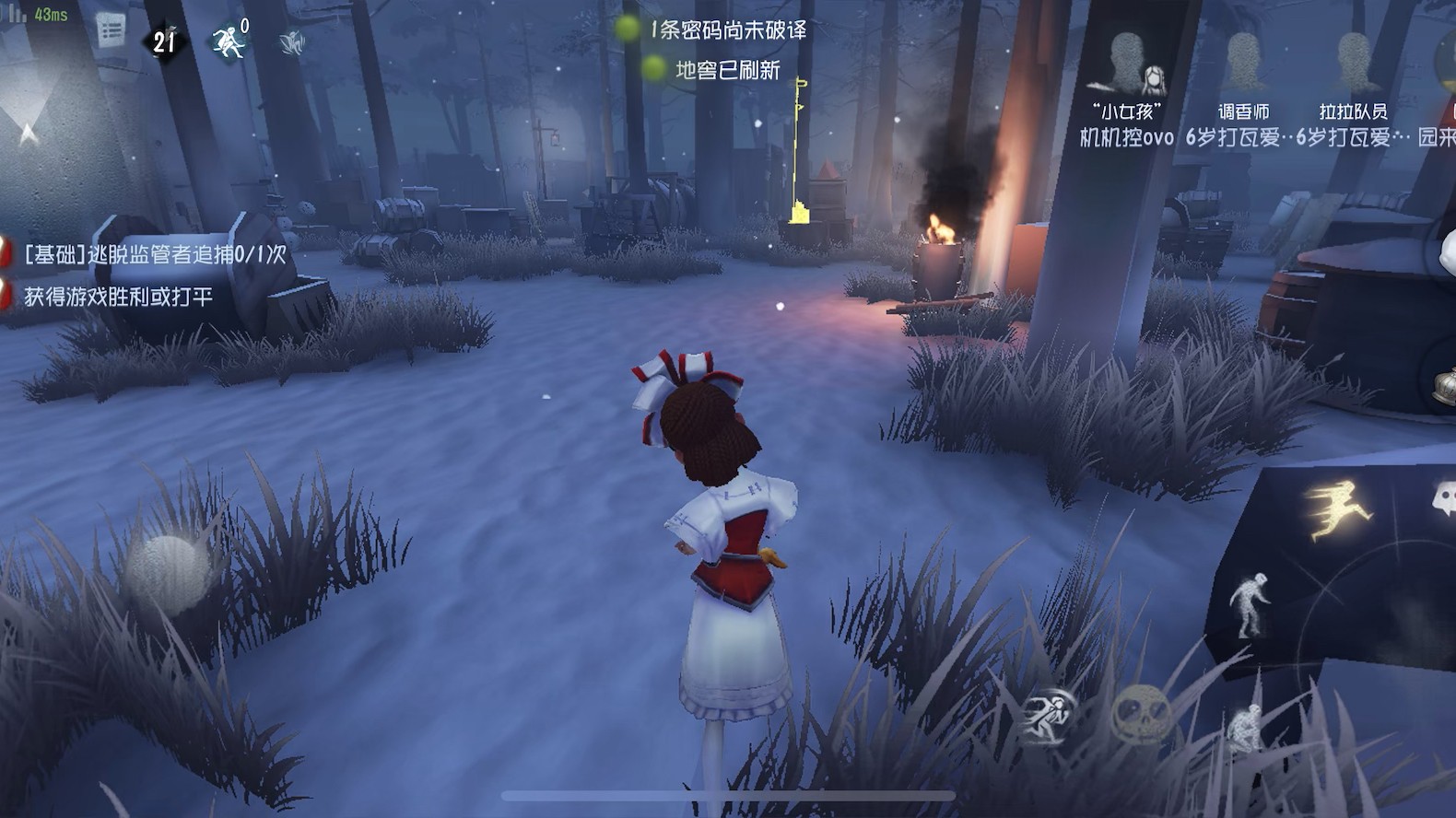Toggle the cipher count diamond showing 21
This screenshot has height=818, width=1456.
point(164,42)
